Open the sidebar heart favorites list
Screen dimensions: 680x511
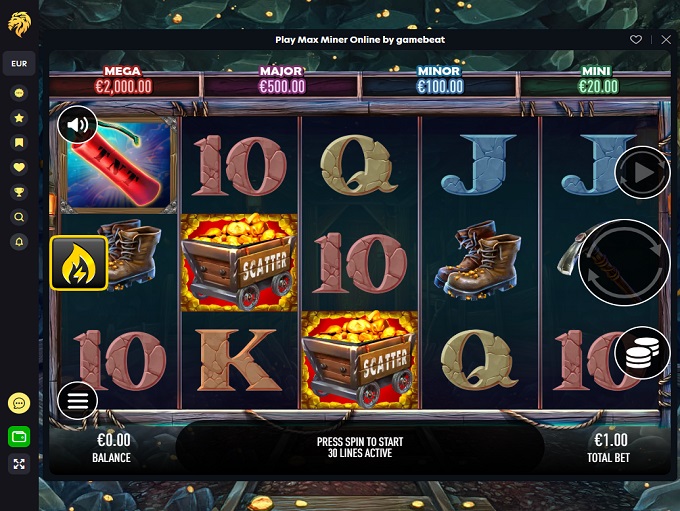point(19,167)
